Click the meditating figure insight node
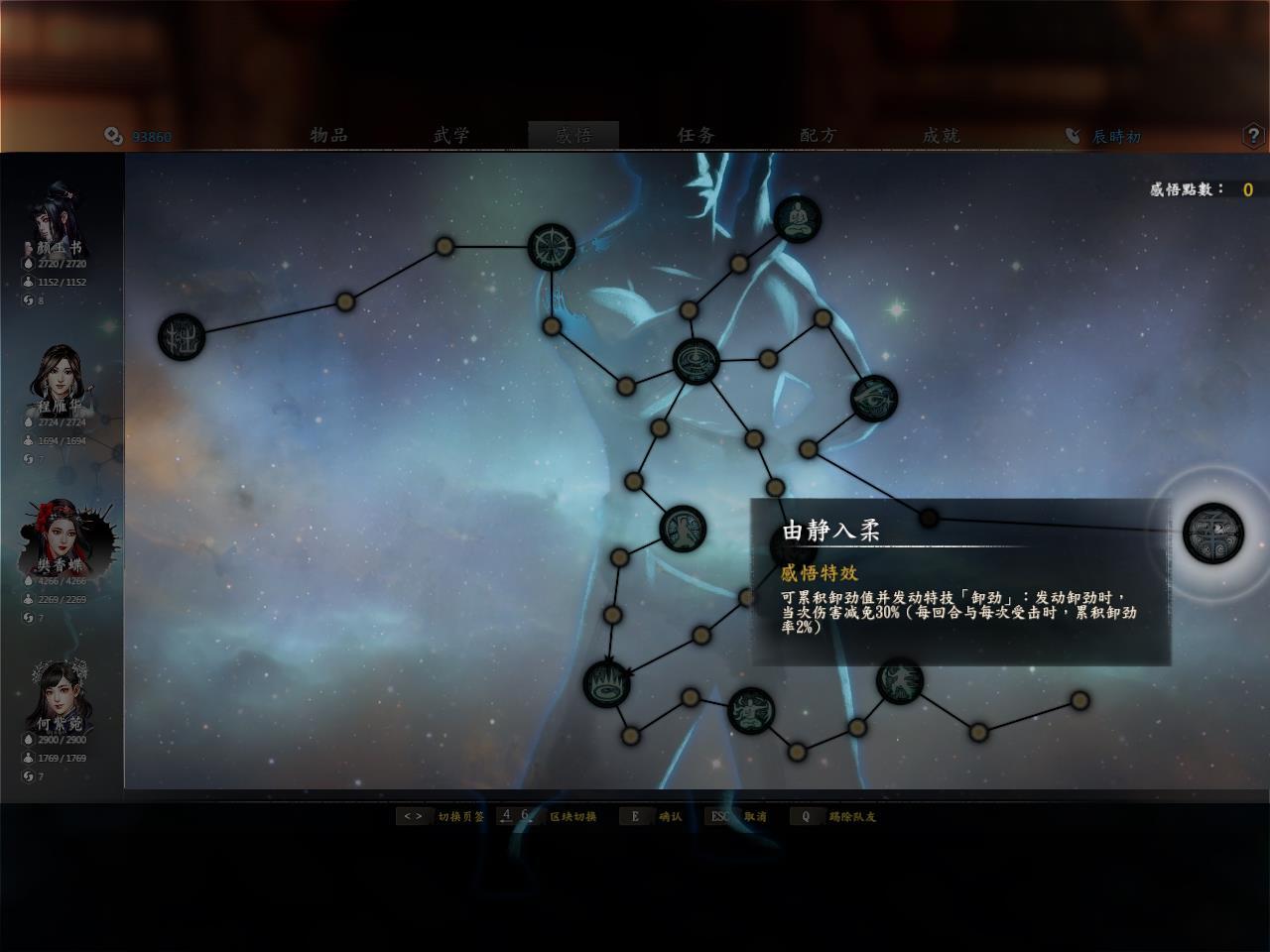The width and height of the screenshot is (1270, 952). [x=797, y=219]
